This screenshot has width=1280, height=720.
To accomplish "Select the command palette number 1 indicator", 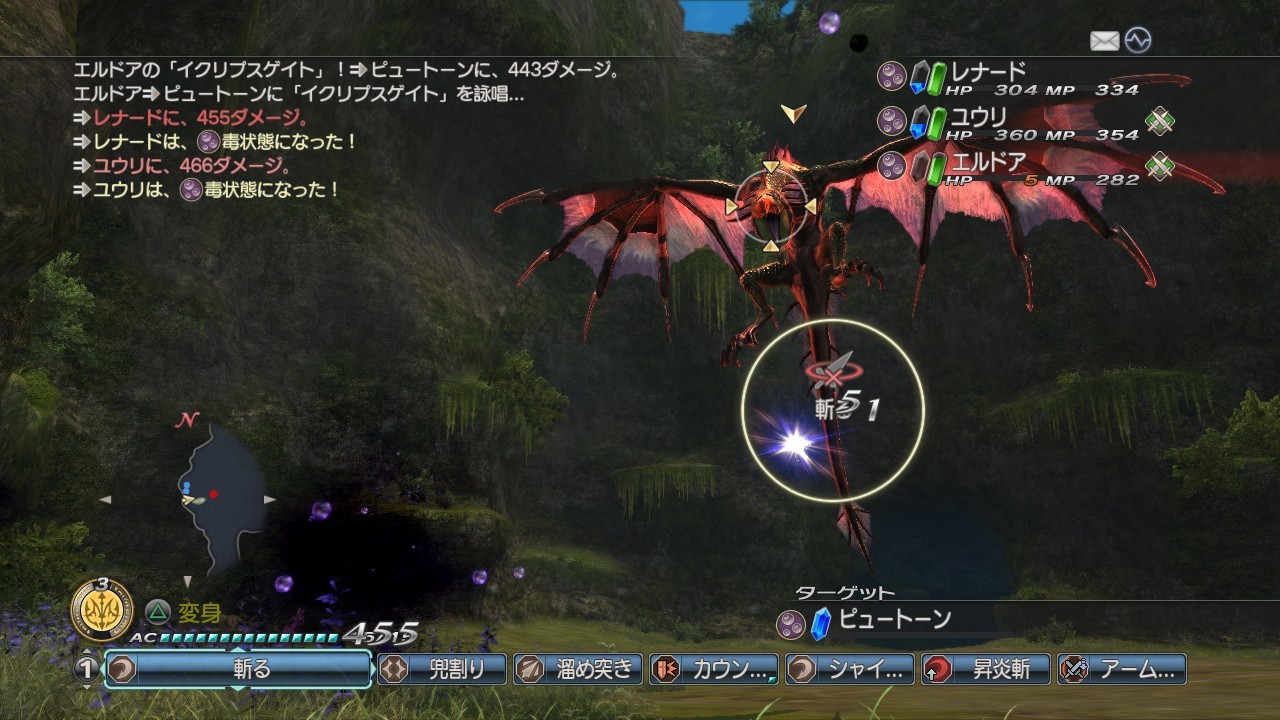I will (x=88, y=669).
